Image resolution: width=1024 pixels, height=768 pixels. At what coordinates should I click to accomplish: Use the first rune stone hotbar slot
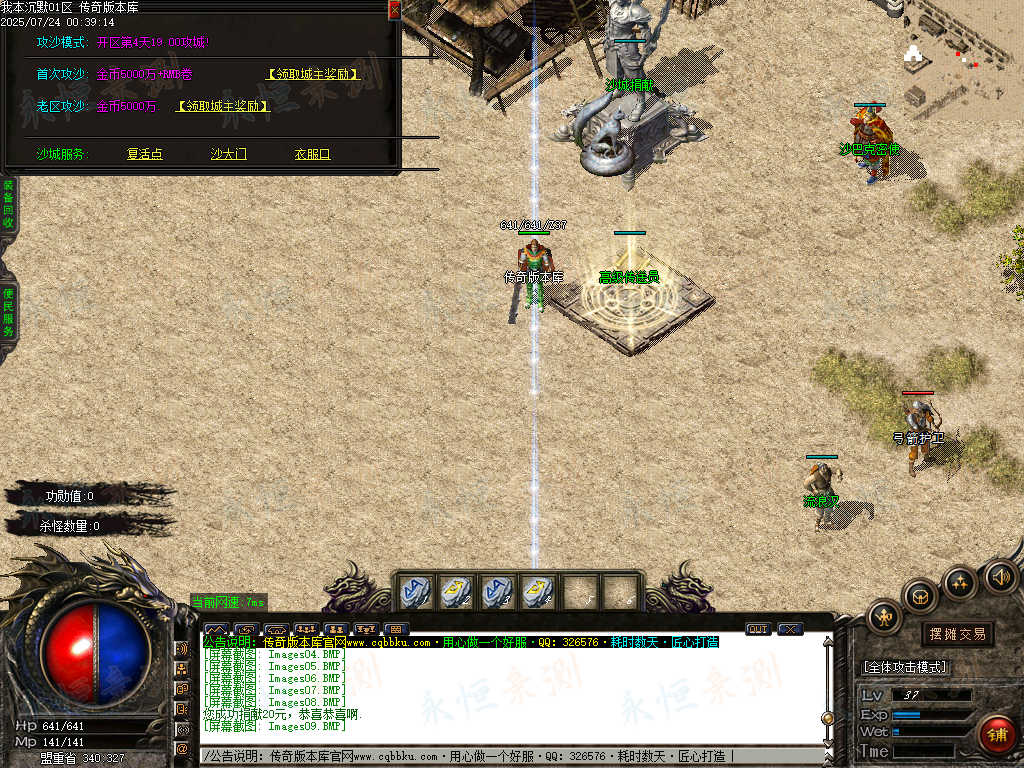tap(416, 591)
